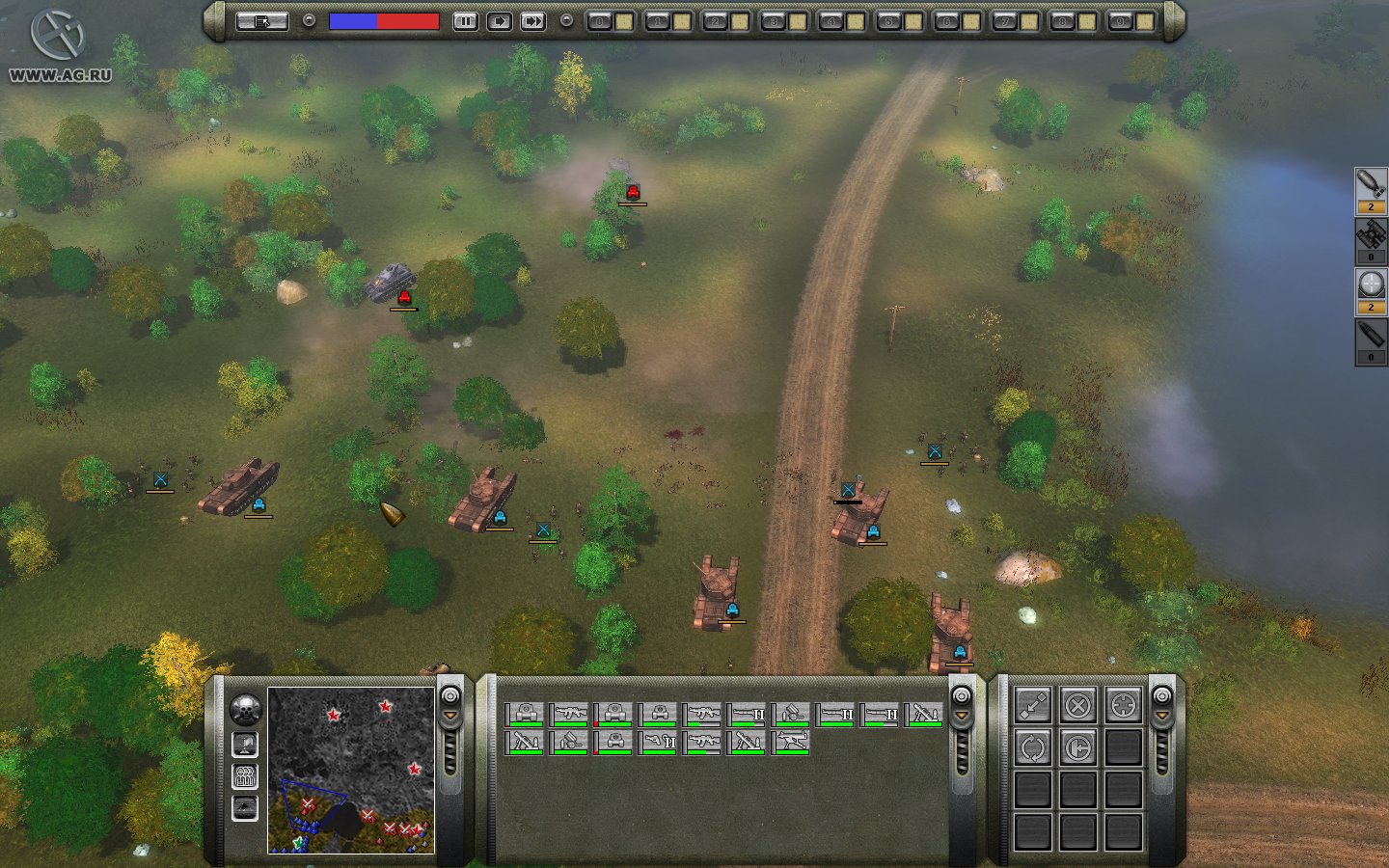The width and height of the screenshot is (1389, 868).
Task: Pause the game
Action: coord(465,20)
